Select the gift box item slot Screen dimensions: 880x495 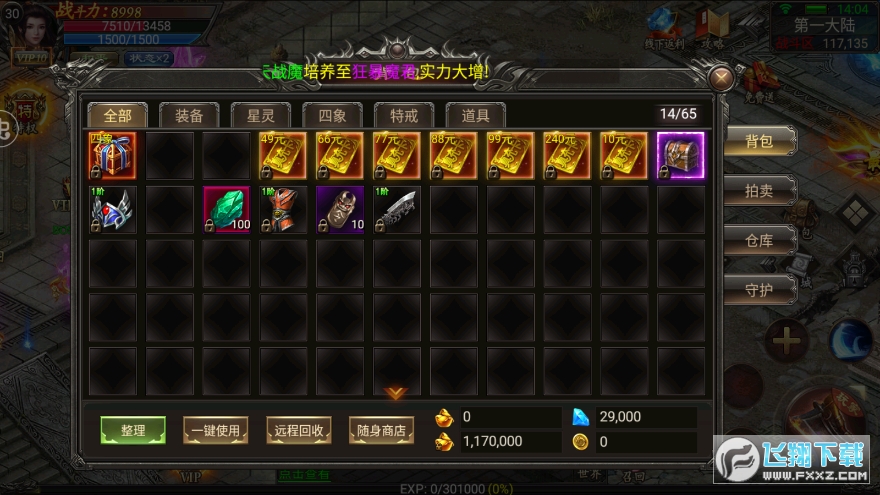pyautogui.click(x=112, y=156)
